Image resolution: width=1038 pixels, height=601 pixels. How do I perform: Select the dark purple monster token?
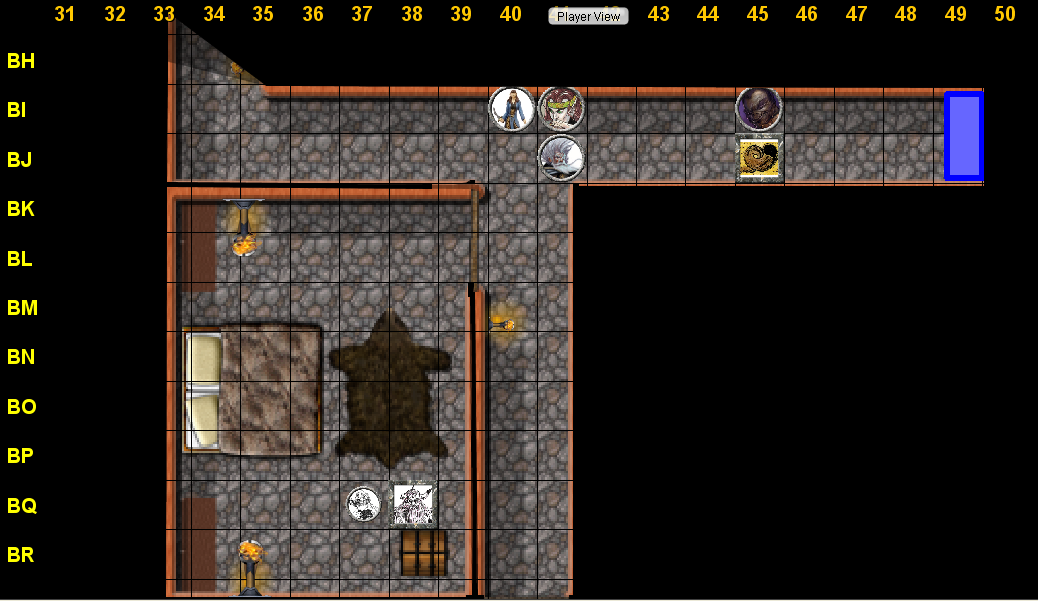click(x=758, y=109)
